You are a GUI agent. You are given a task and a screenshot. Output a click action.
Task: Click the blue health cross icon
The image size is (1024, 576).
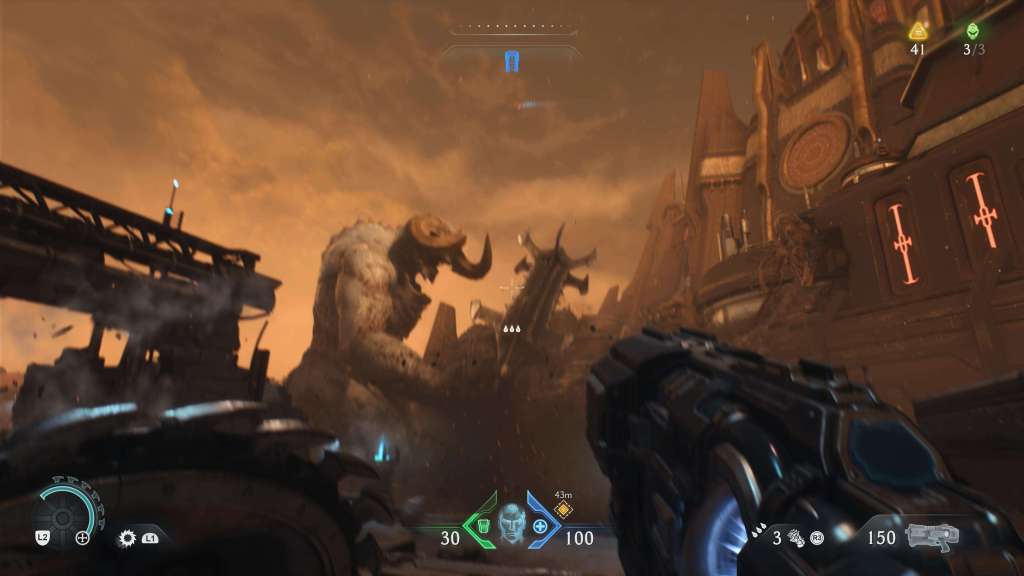pos(540,526)
